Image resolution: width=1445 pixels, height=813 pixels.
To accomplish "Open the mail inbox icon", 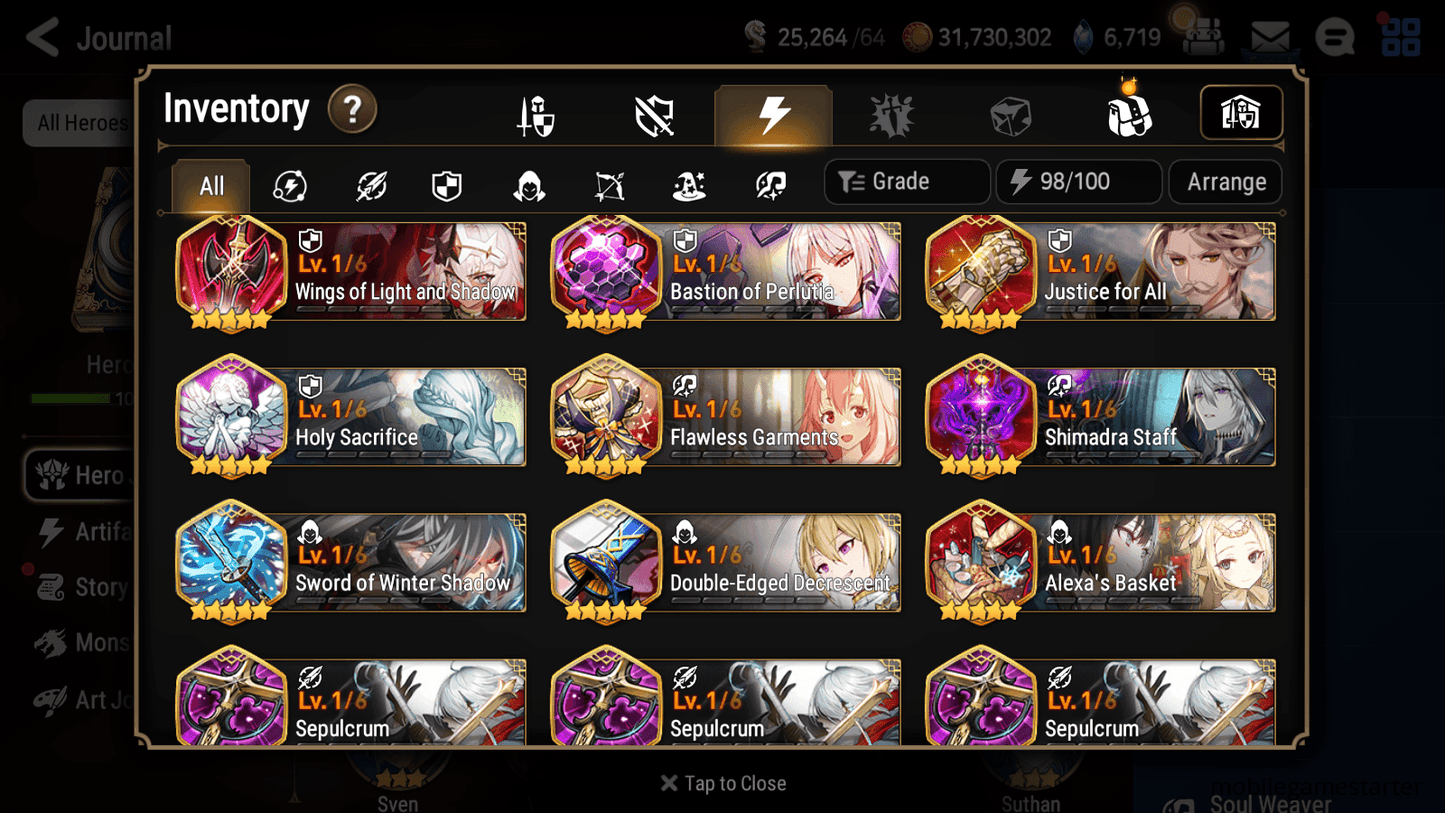I will click(1269, 36).
